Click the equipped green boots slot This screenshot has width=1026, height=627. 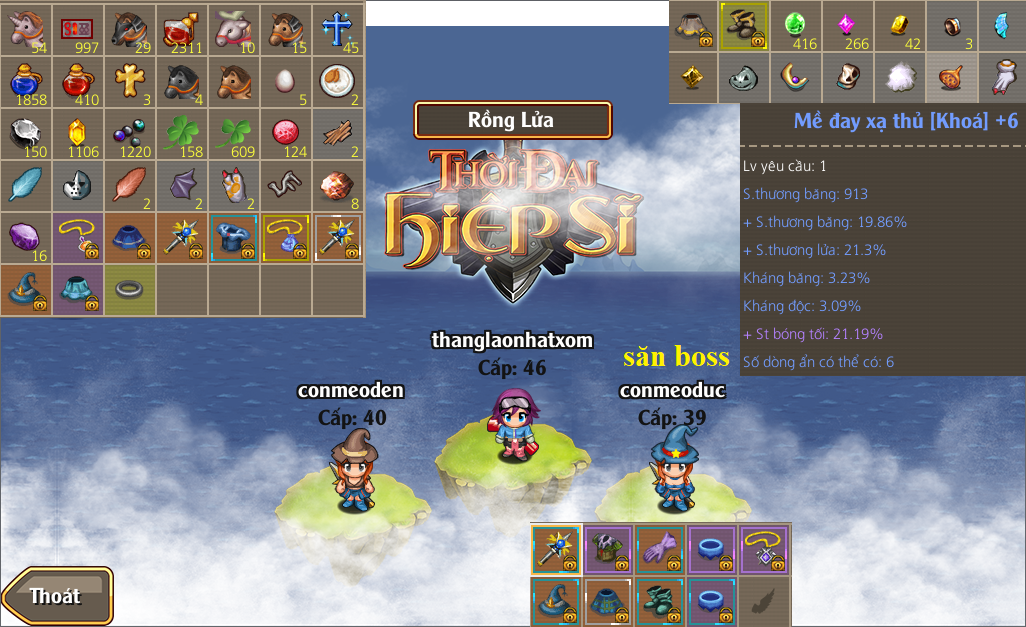[x=661, y=601]
